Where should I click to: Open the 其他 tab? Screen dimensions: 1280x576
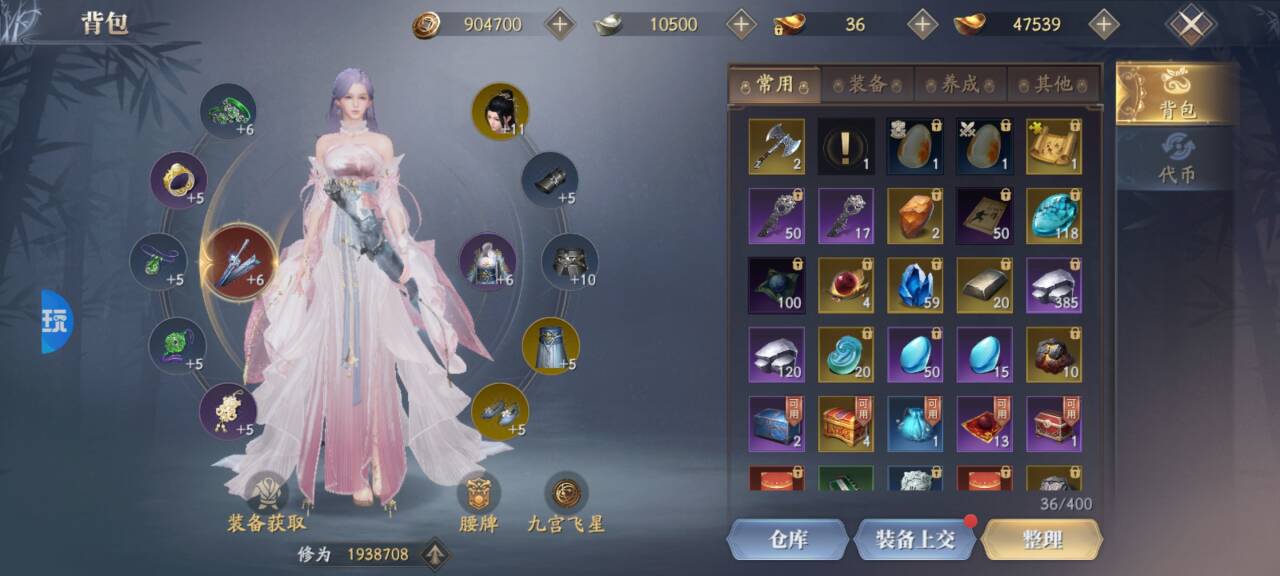click(x=1053, y=85)
